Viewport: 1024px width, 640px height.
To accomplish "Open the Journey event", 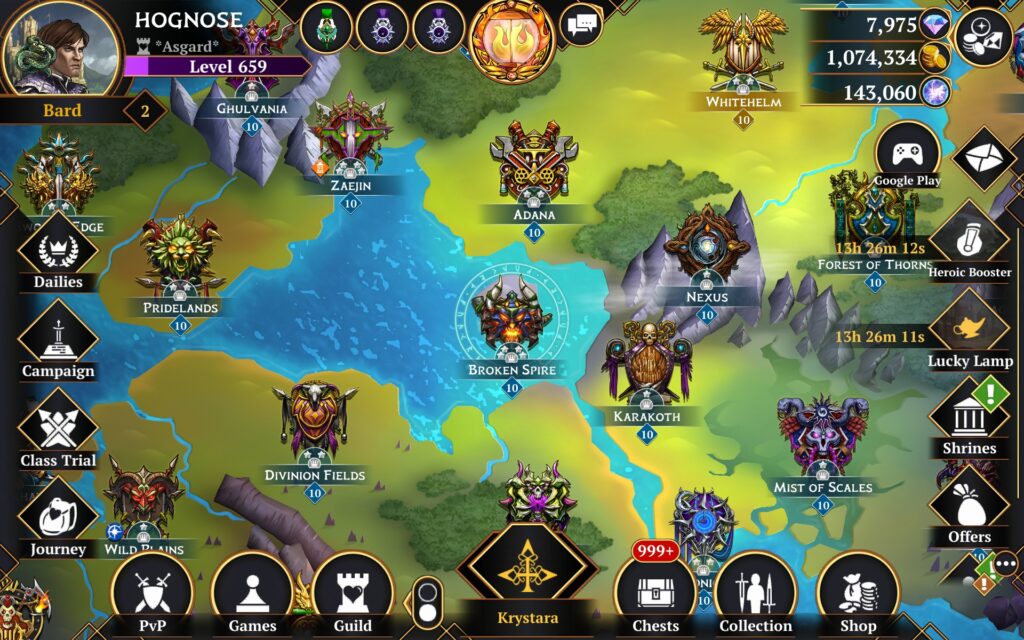I will click(x=57, y=516).
